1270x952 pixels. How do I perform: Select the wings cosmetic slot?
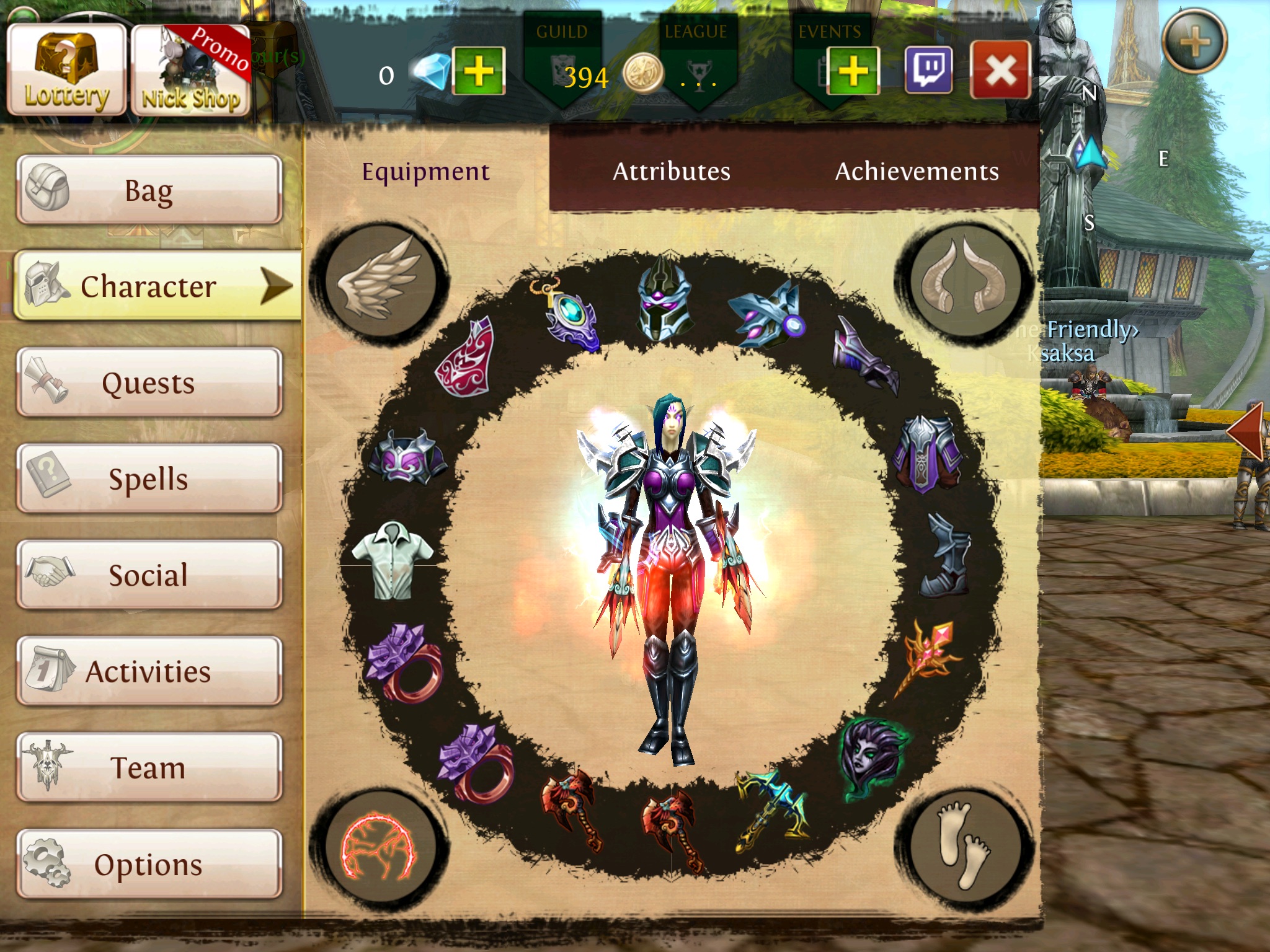[x=379, y=280]
